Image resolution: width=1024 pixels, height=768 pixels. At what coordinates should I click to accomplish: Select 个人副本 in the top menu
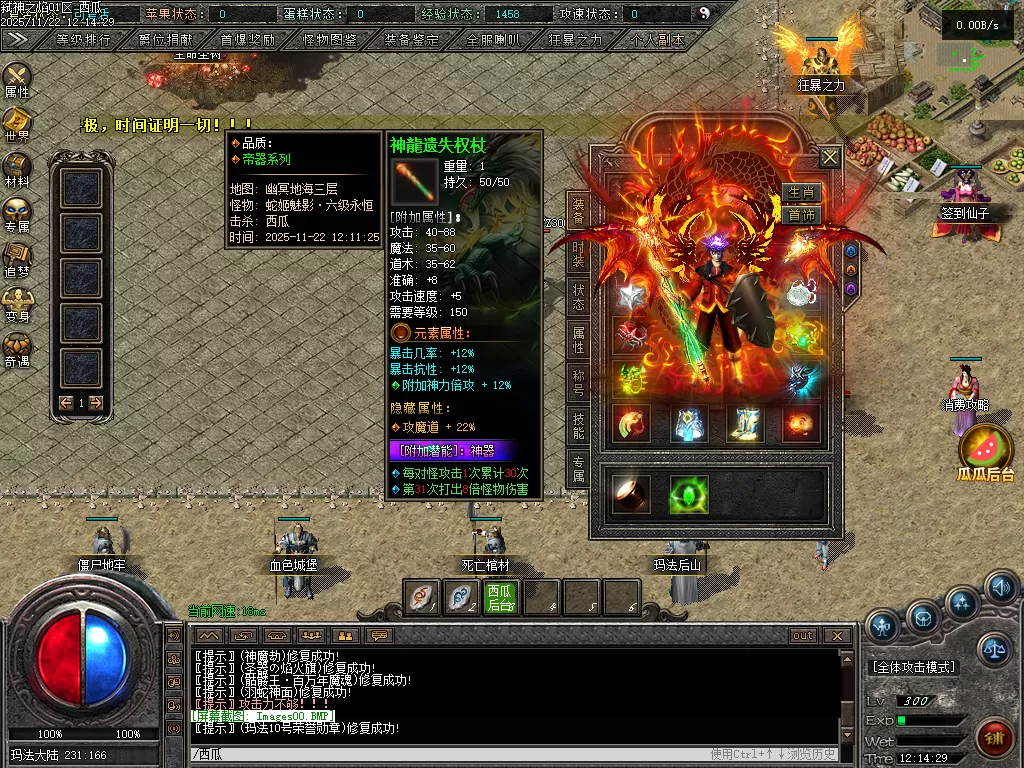(658, 40)
